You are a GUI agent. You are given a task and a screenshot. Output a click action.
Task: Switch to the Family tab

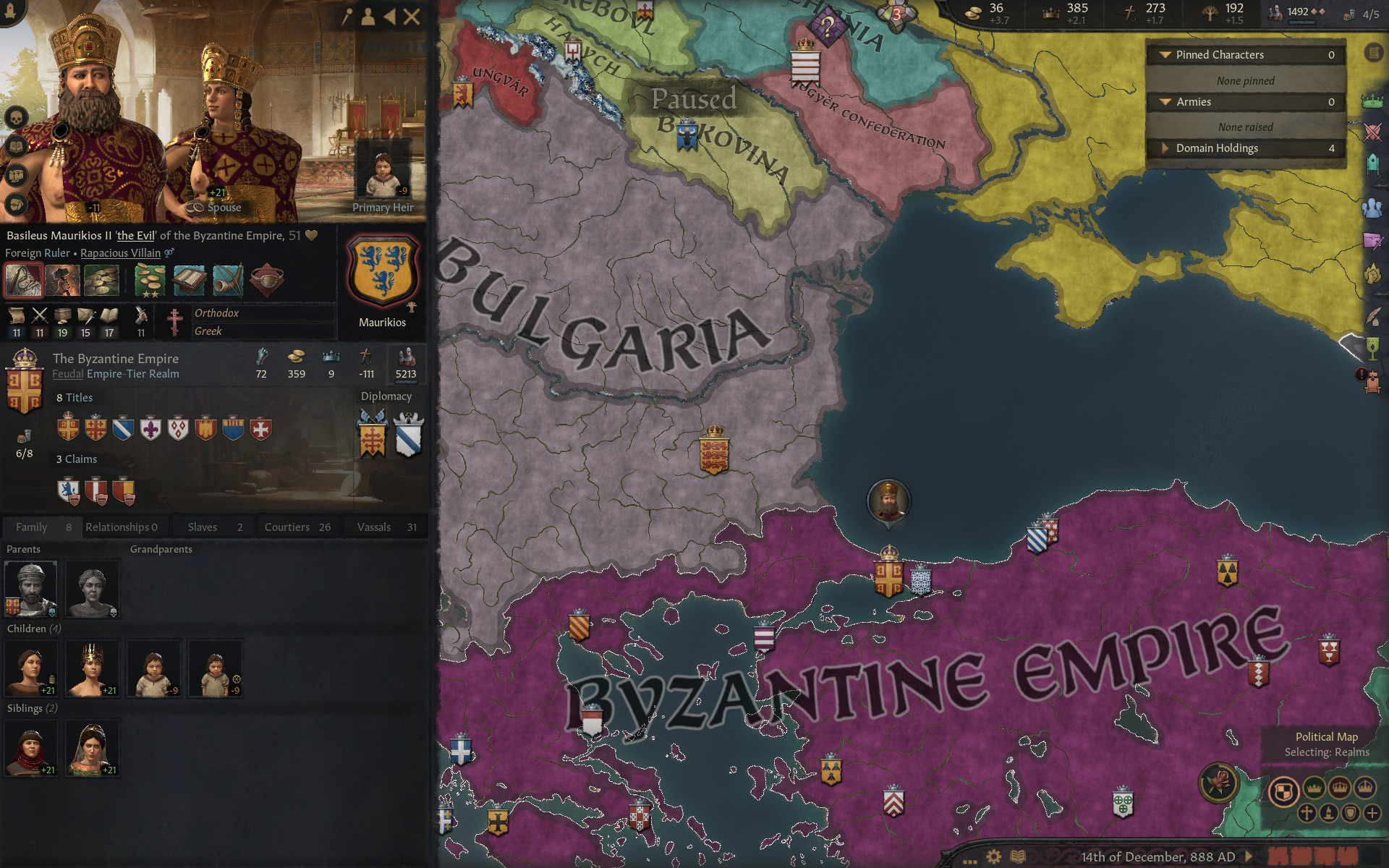coord(41,527)
